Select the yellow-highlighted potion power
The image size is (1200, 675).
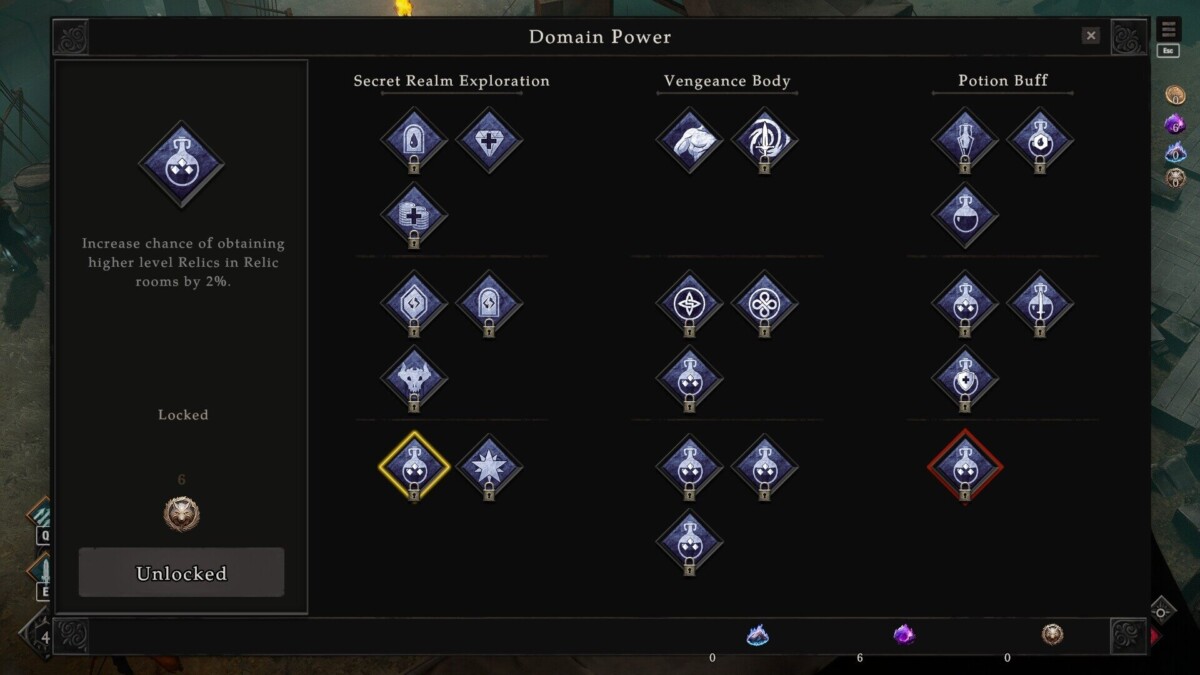(414, 466)
